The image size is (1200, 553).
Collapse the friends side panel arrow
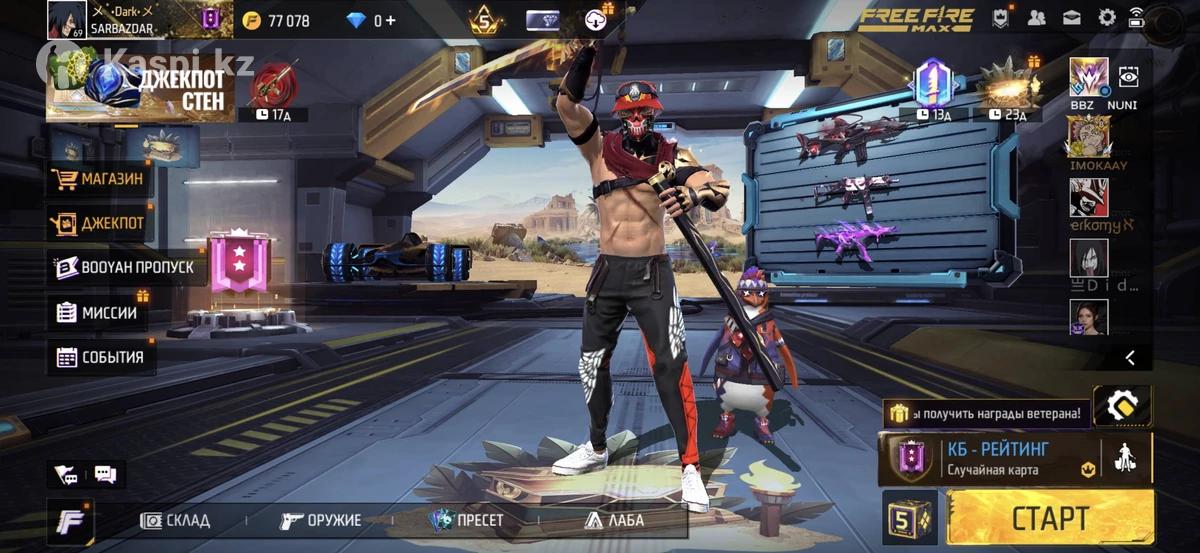(x=1130, y=357)
